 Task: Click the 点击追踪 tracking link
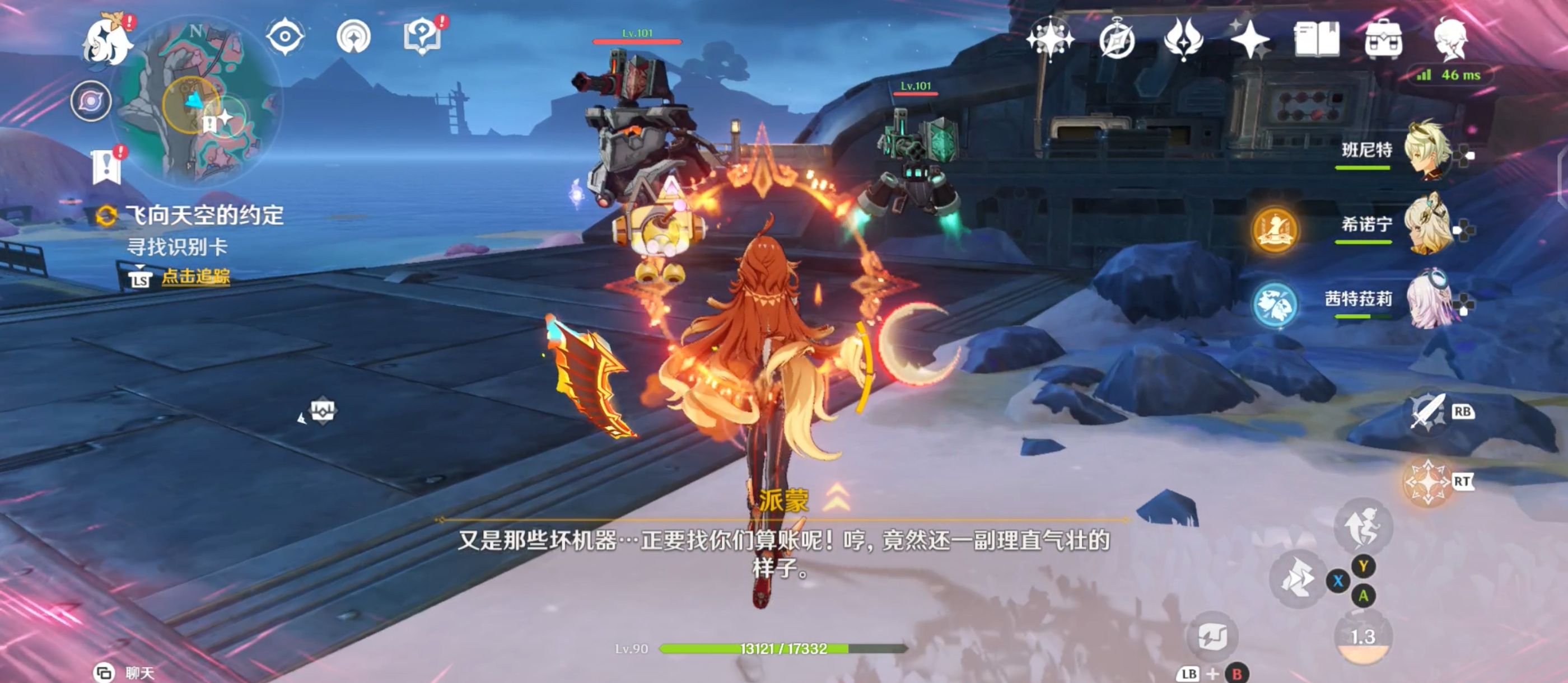click(195, 277)
